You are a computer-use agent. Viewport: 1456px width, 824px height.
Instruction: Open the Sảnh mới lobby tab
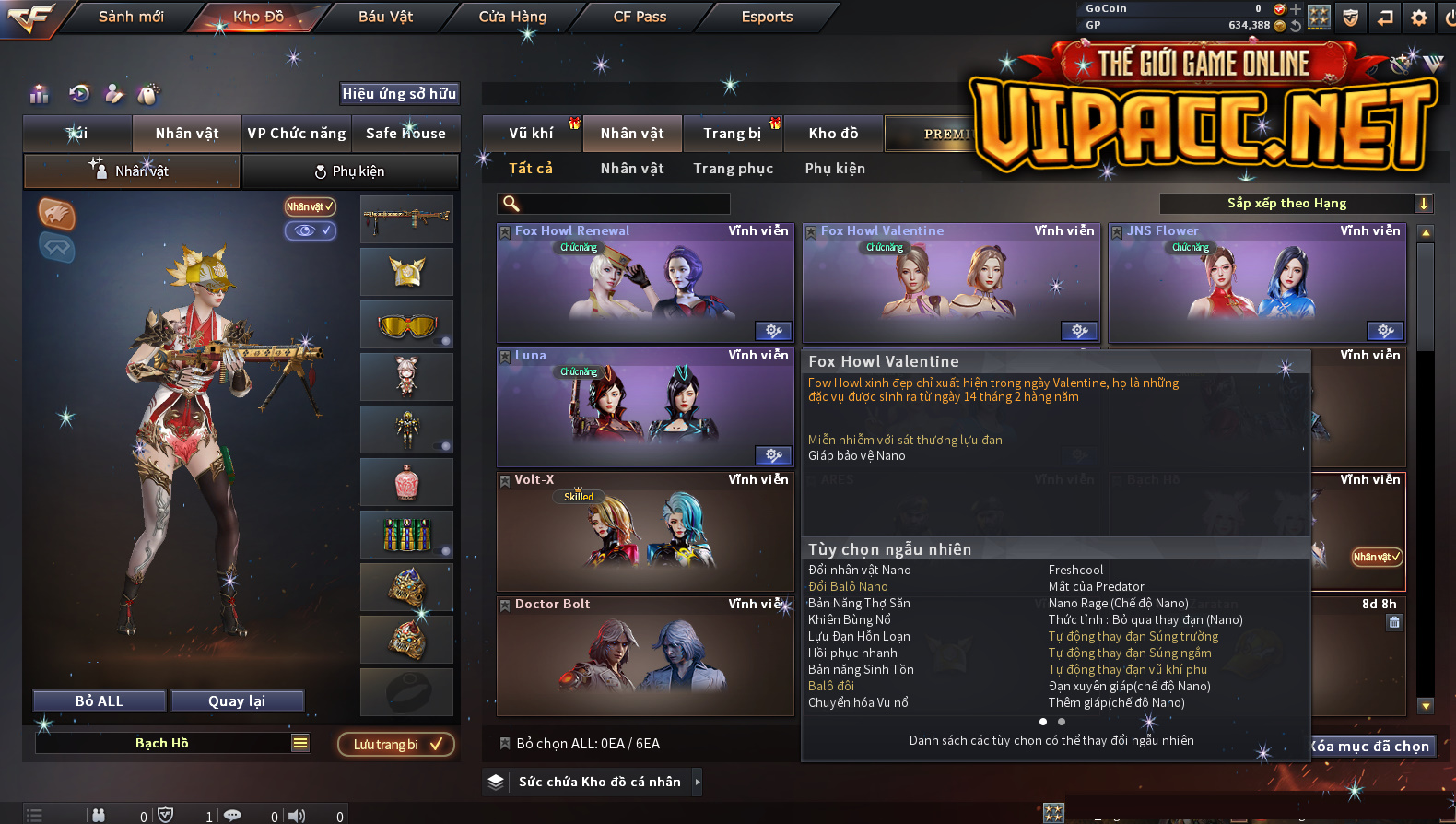pyautogui.click(x=131, y=17)
